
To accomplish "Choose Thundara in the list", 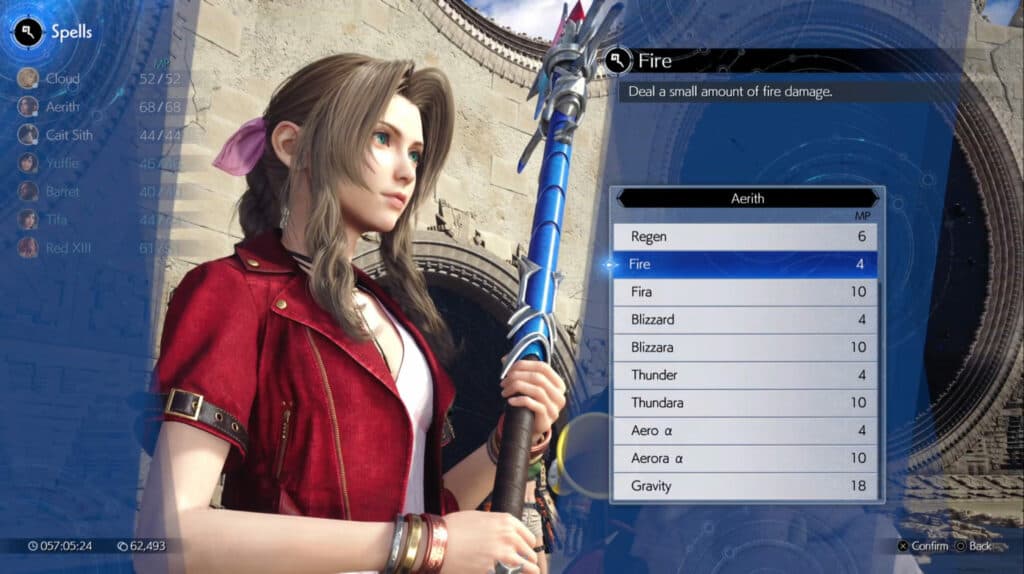I will coord(745,403).
